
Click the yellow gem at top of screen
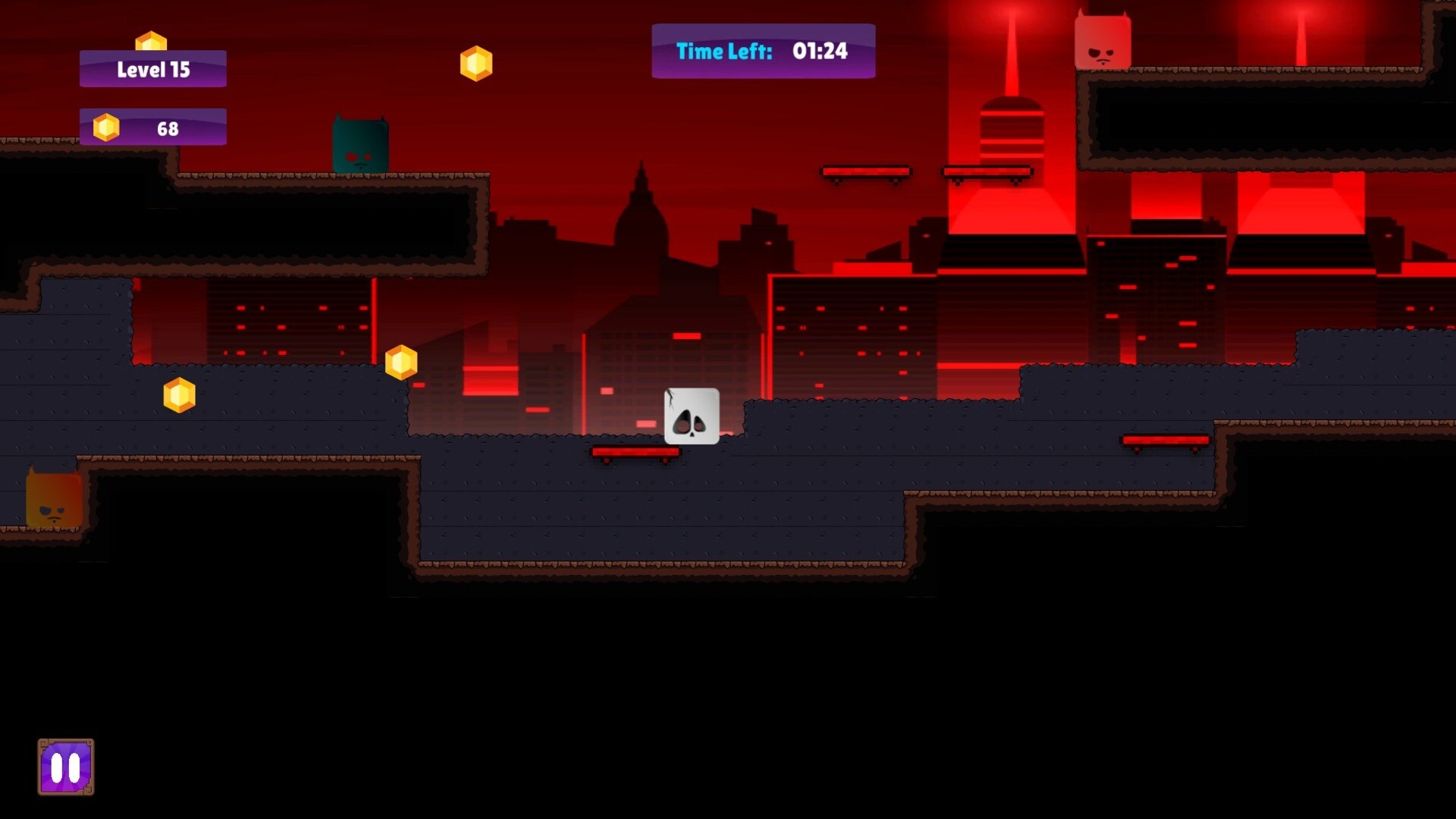click(x=476, y=63)
